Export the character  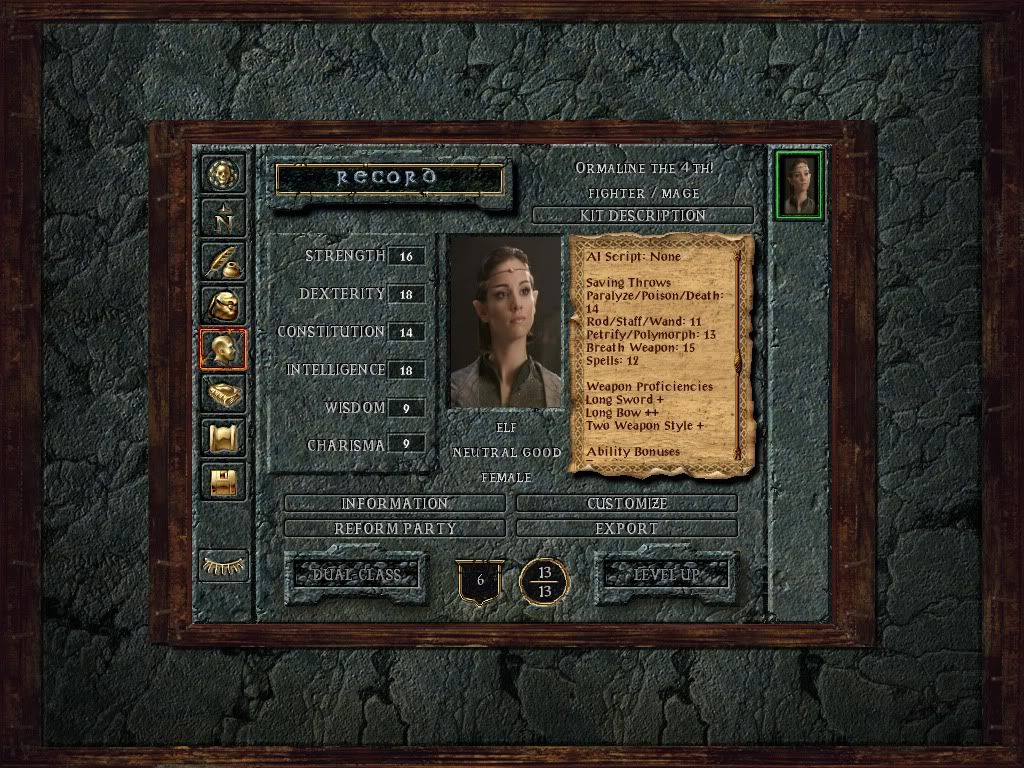(x=627, y=528)
